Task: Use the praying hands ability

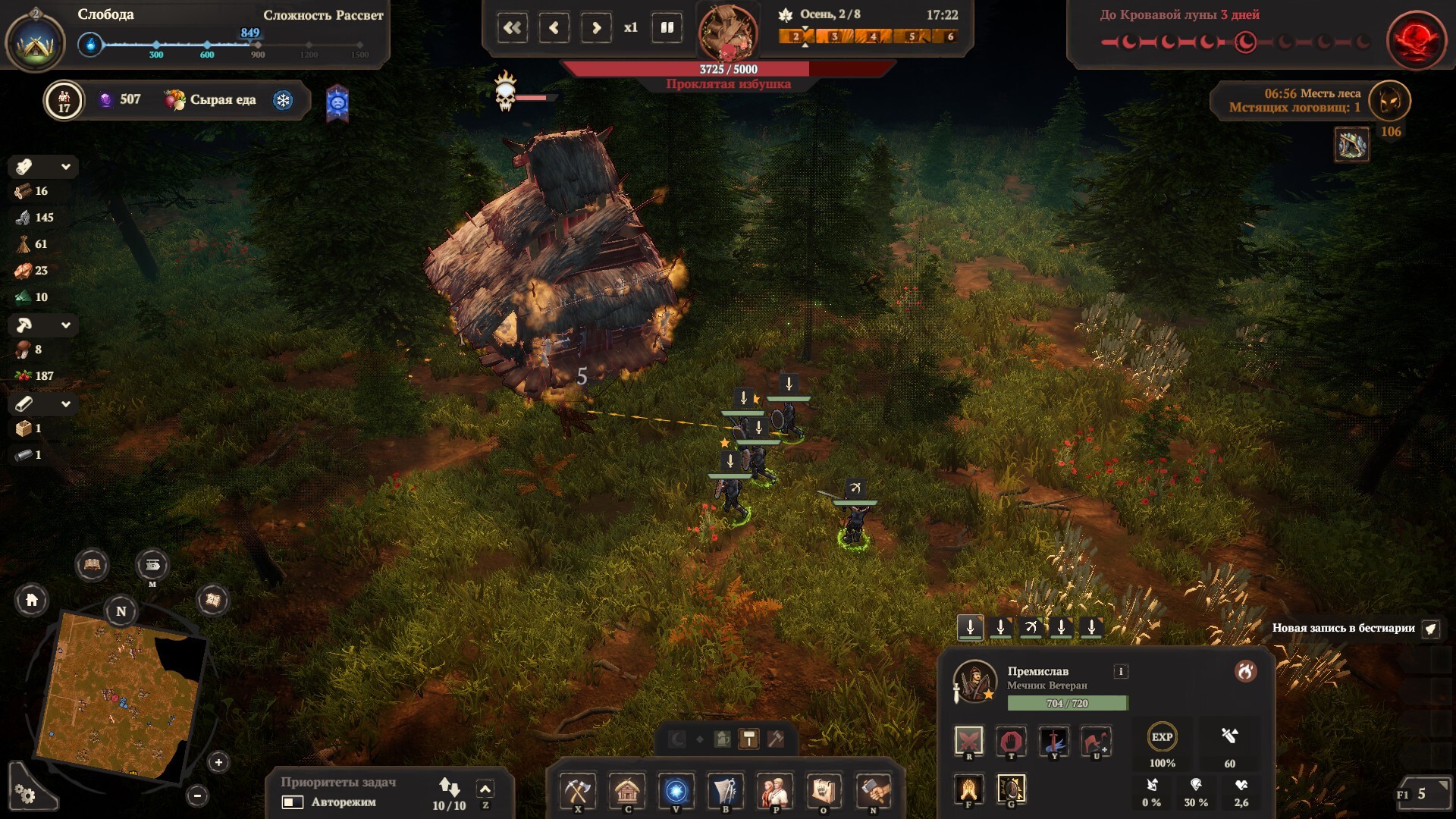Action: tap(968, 789)
